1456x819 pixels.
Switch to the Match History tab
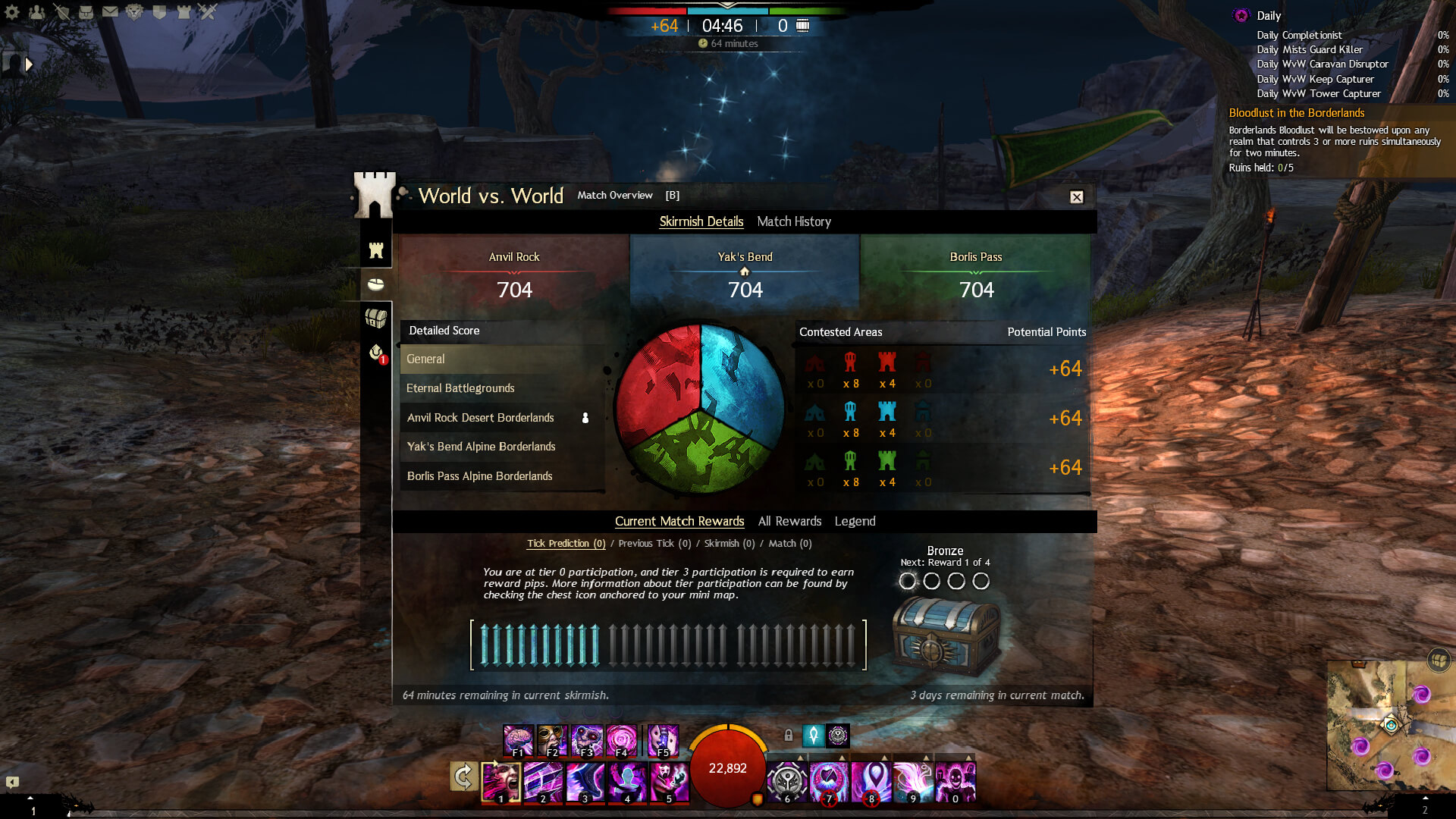[794, 221]
